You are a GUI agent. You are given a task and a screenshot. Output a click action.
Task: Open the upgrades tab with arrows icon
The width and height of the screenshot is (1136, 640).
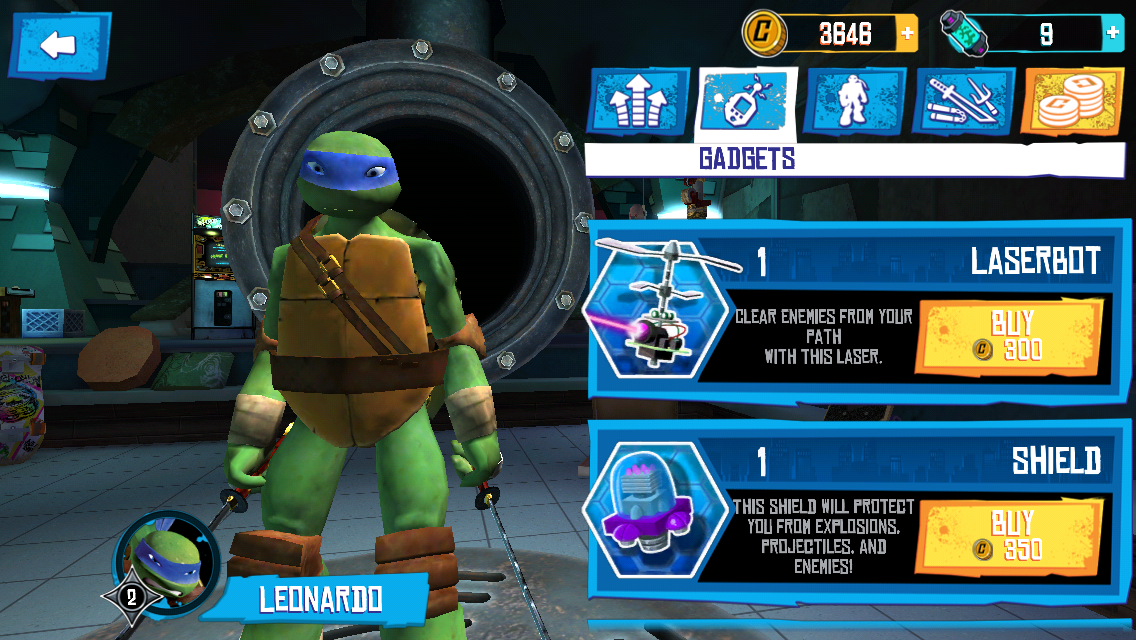pyautogui.click(x=637, y=102)
